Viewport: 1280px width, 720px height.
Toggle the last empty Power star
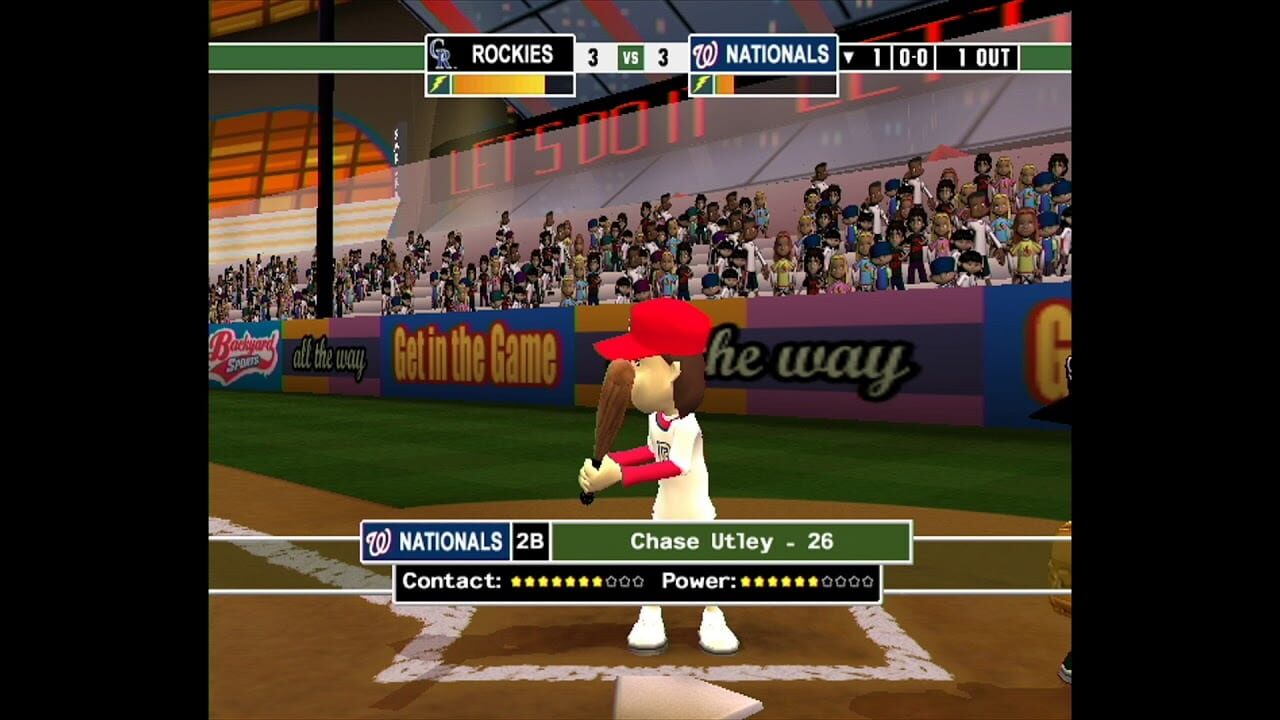click(866, 581)
